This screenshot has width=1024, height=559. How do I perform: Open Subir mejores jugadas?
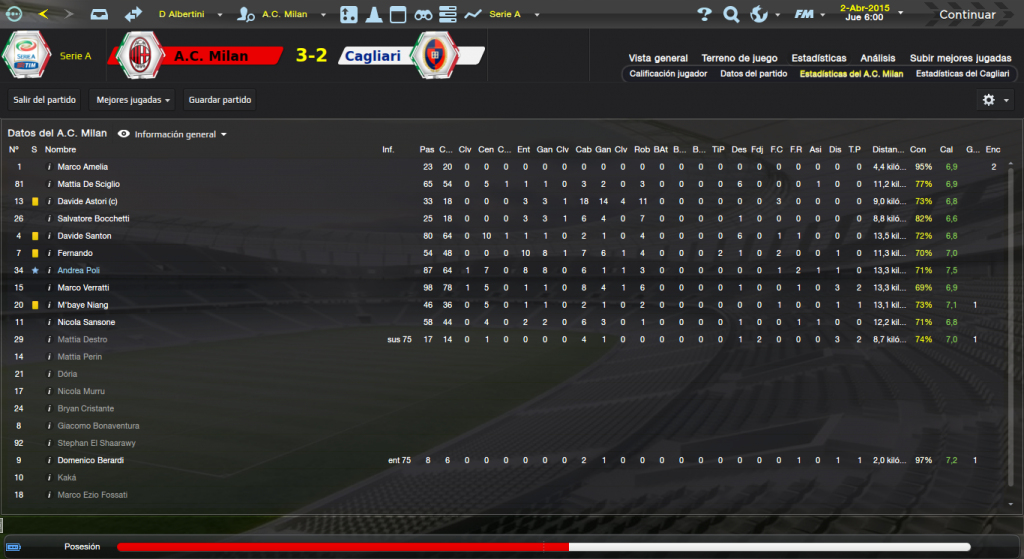[959, 58]
